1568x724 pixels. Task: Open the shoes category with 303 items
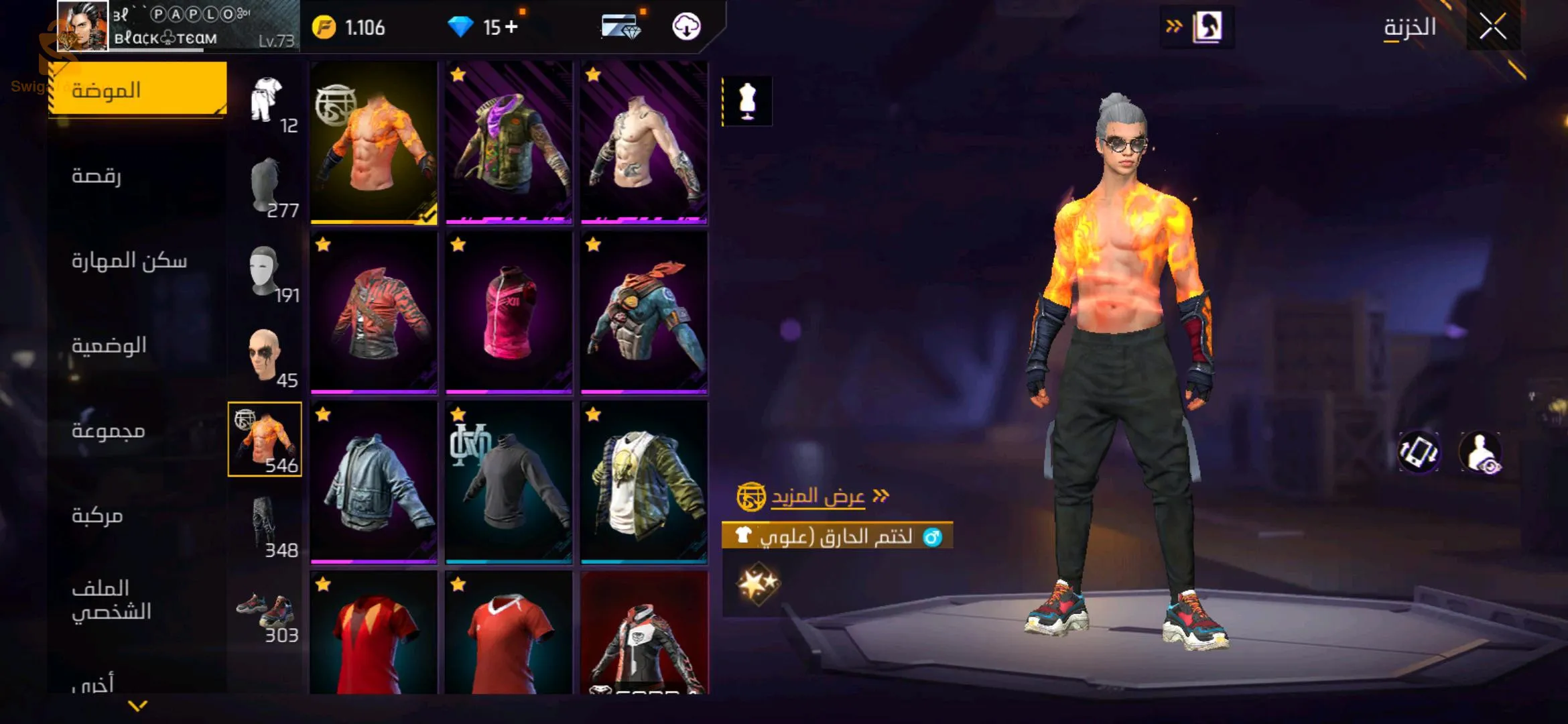coord(265,610)
